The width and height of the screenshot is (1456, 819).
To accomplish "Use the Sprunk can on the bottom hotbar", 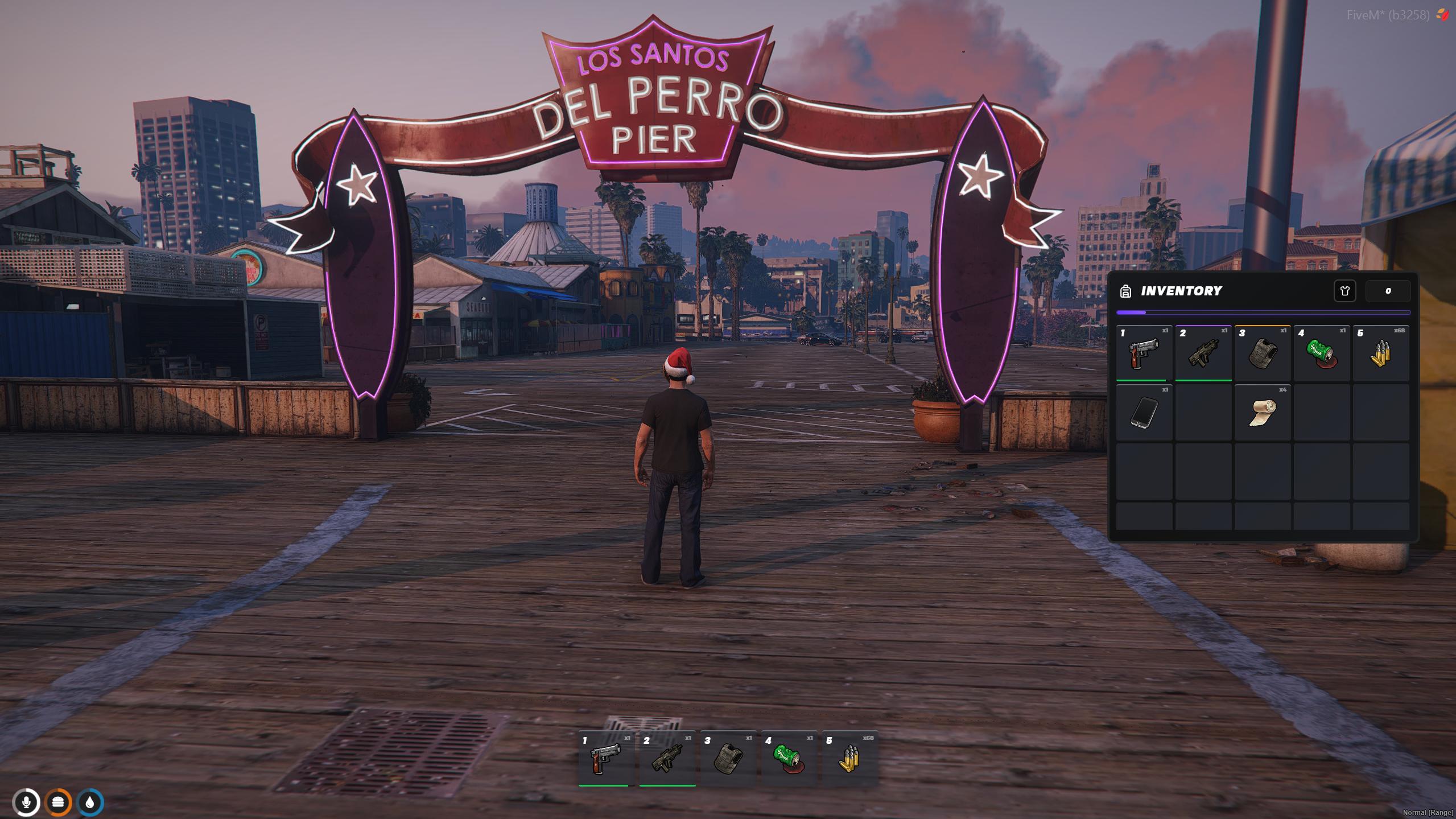I will tap(789, 759).
